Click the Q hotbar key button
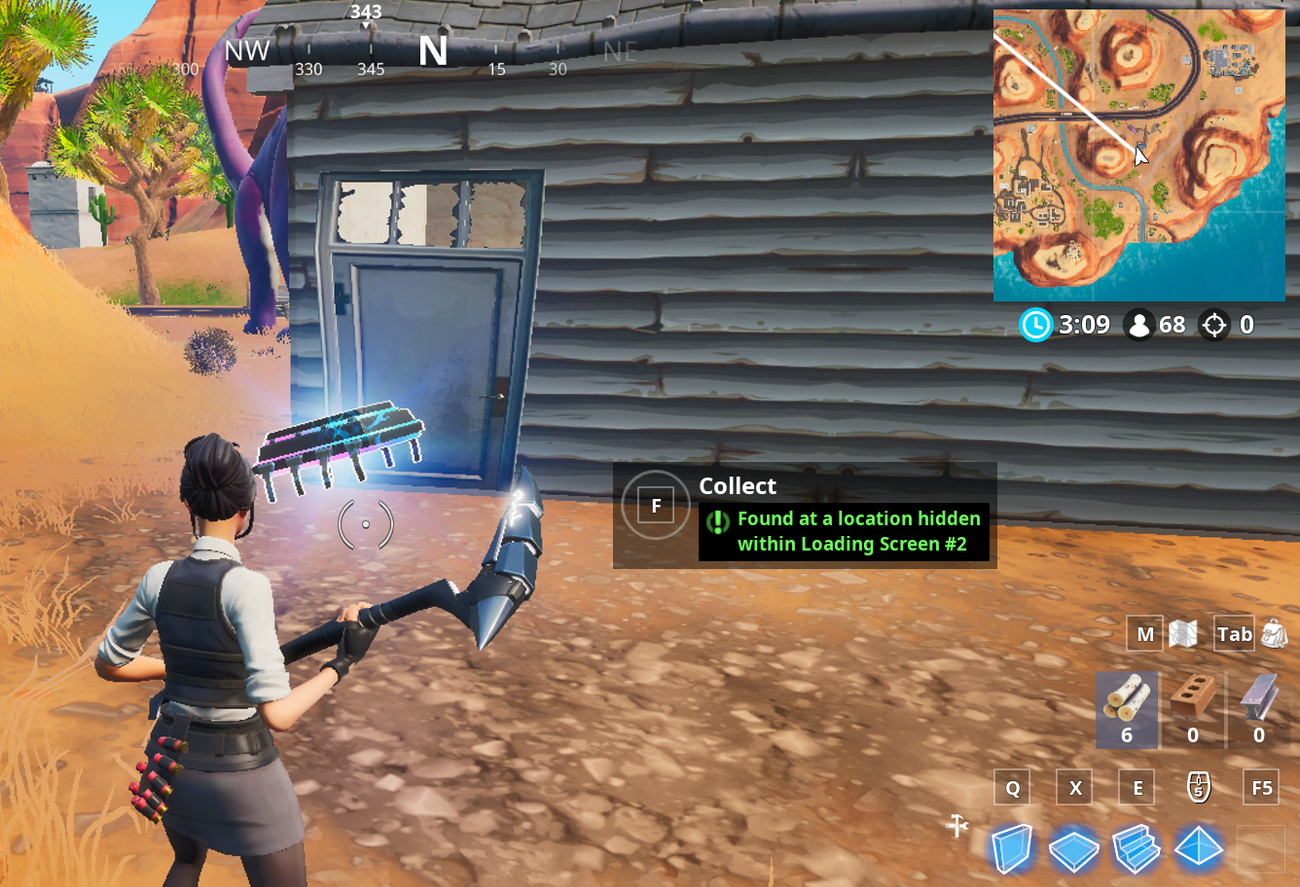Screen dimensions: 1300x887 (x=1011, y=787)
